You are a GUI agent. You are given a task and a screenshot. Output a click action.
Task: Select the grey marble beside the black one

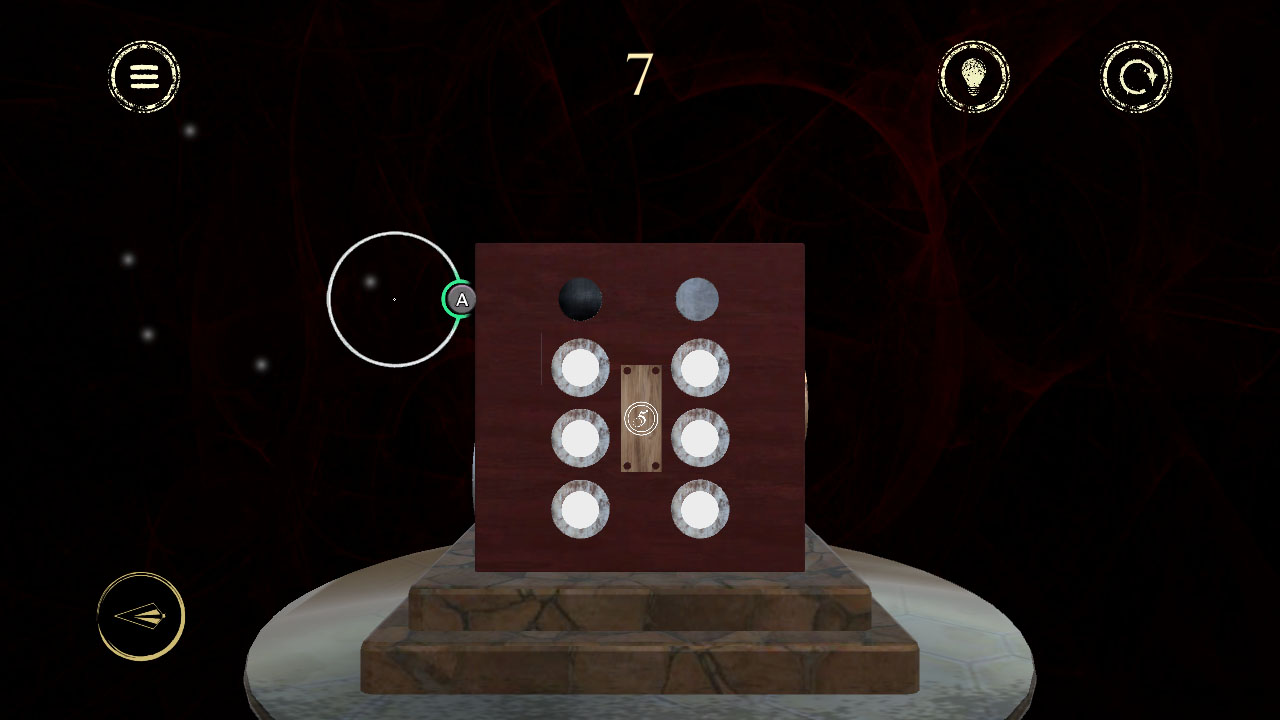pyautogui.click(x=698, y=297)
